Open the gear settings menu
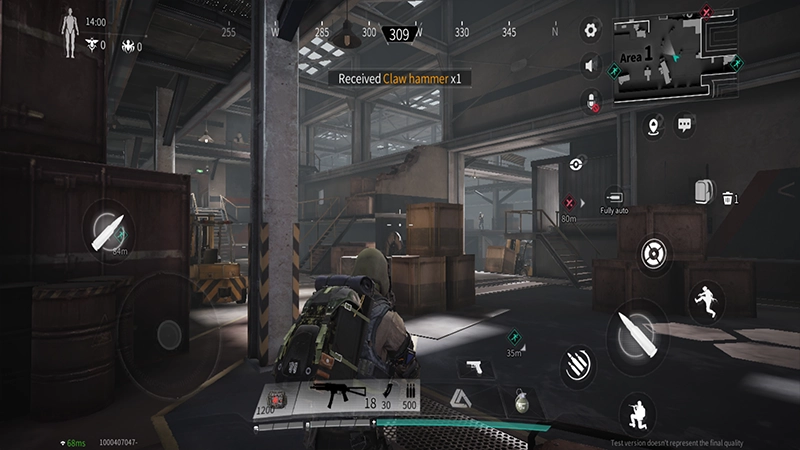This screenshot has width=800, height=450. pos(591,31)
